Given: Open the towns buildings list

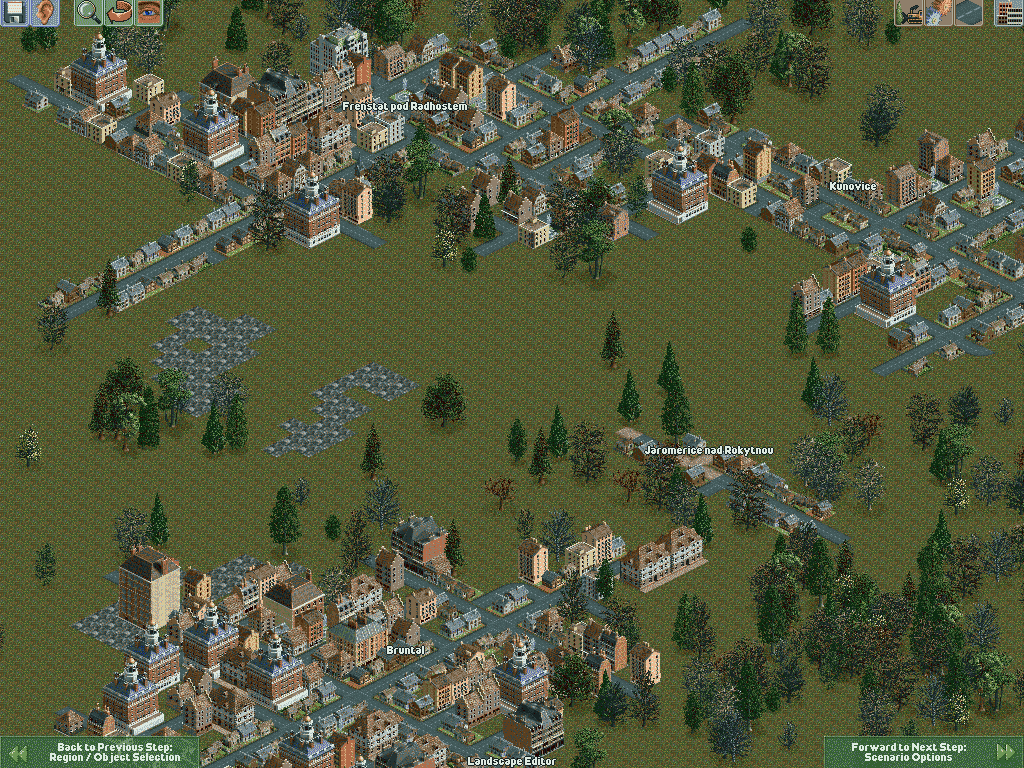Looking at the screenshot, I should tap(1009, 13).
